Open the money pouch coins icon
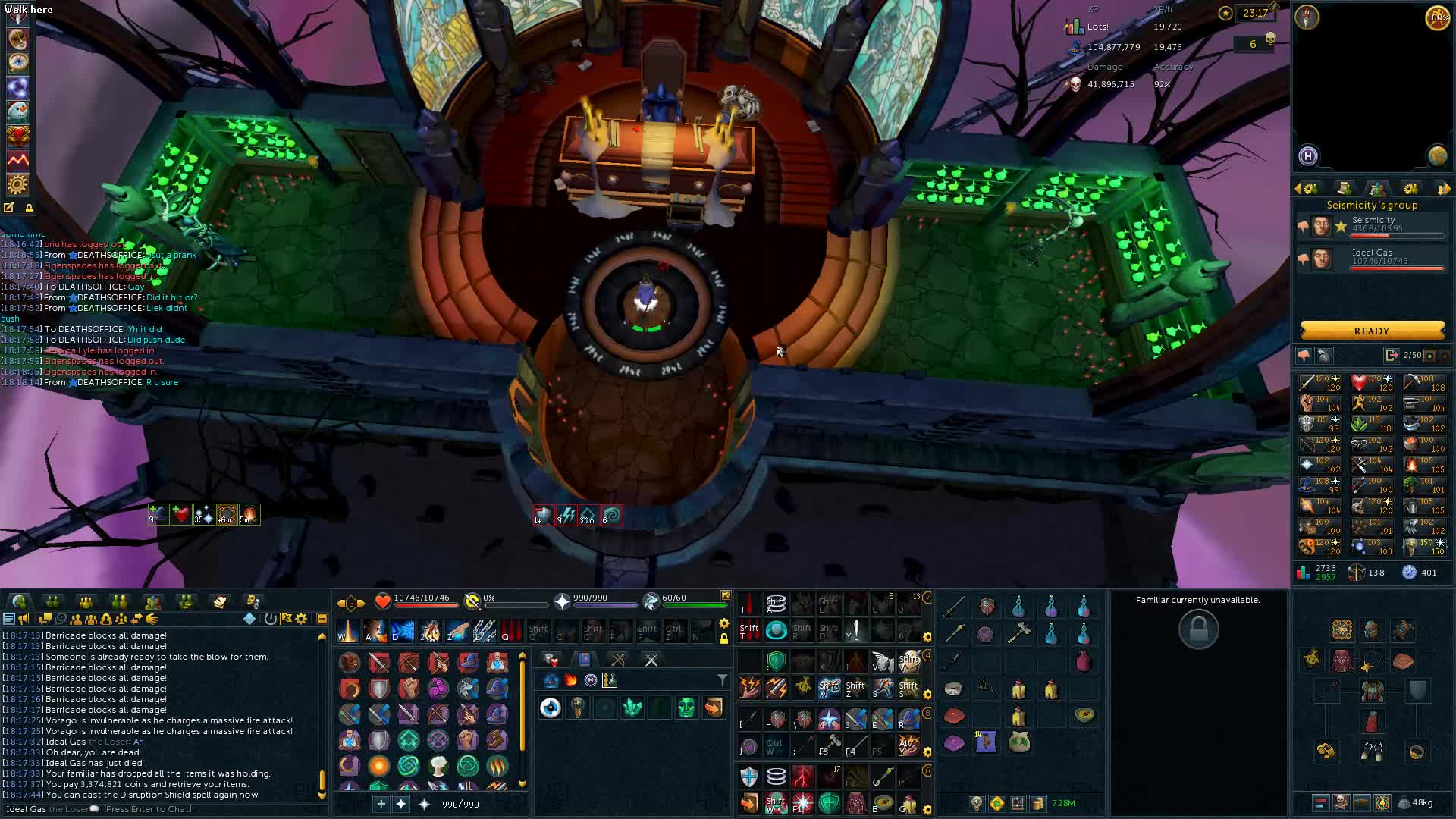Screen dimensions: 1456x819 coord(1037,803)
